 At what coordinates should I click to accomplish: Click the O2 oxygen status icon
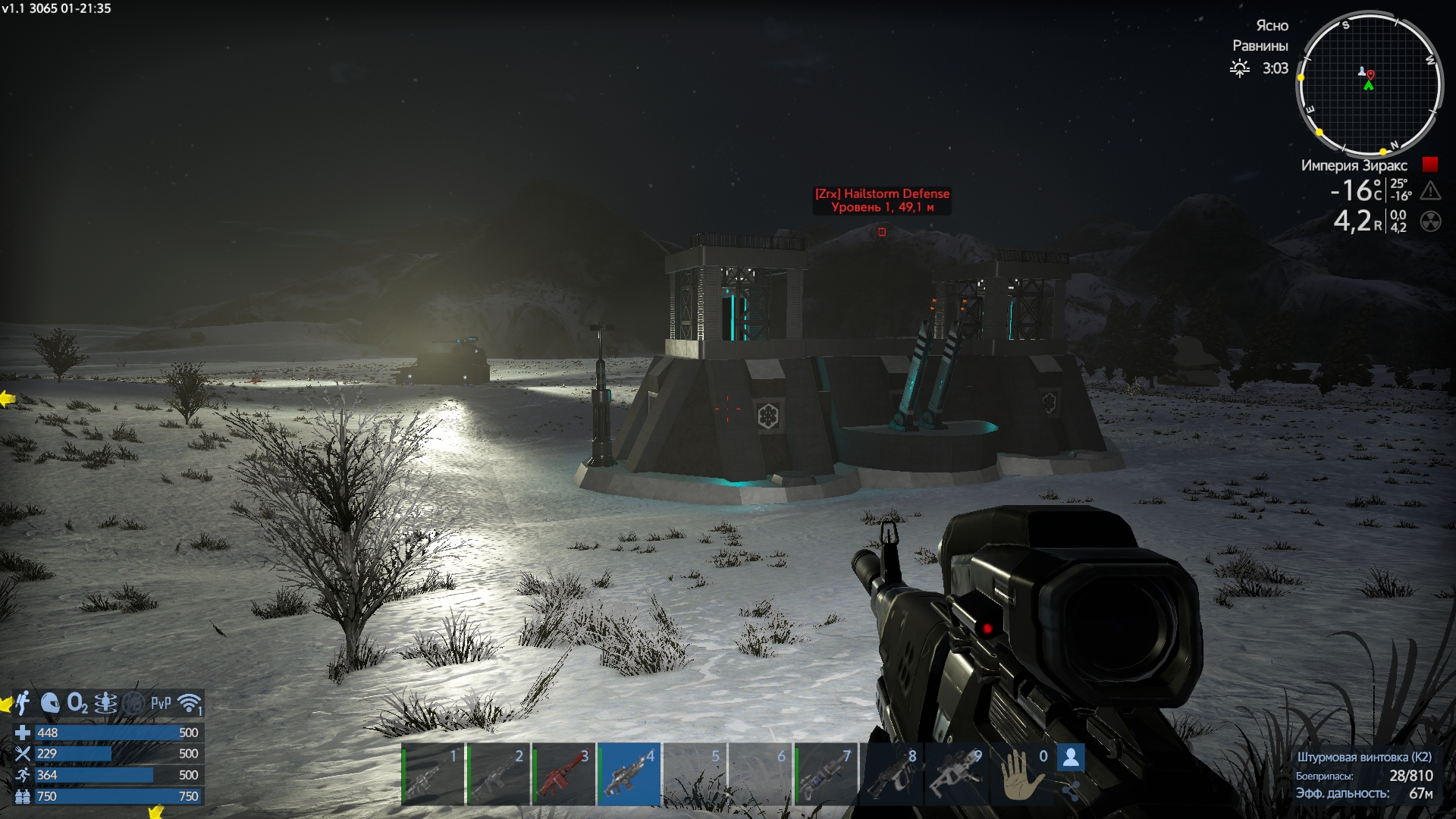click(x=77, y=703)
